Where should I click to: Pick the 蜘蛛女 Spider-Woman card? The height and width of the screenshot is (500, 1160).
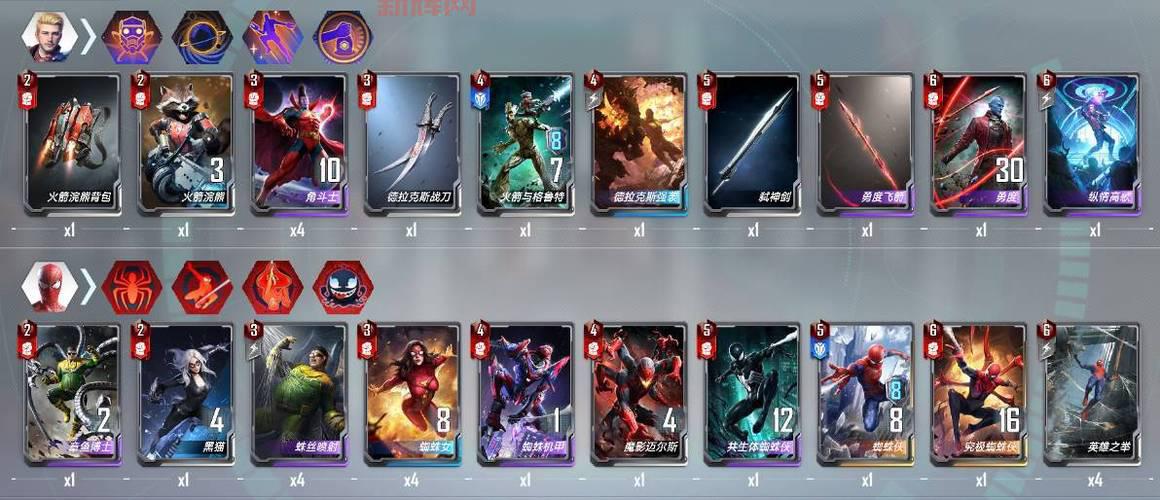click(411, 393)
